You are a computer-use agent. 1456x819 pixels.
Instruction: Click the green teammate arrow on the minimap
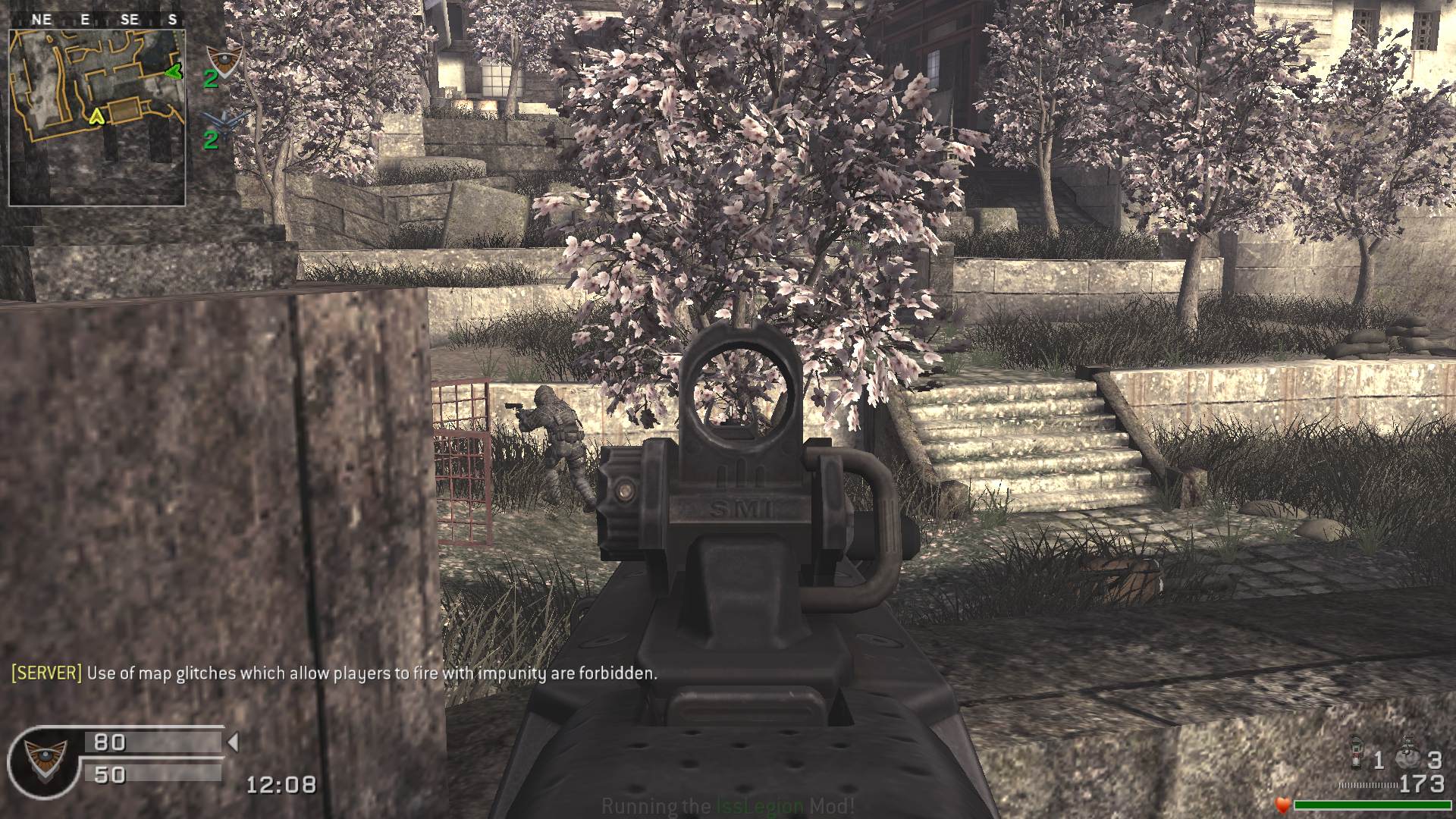pyautogui.click(x=174, y=72)
